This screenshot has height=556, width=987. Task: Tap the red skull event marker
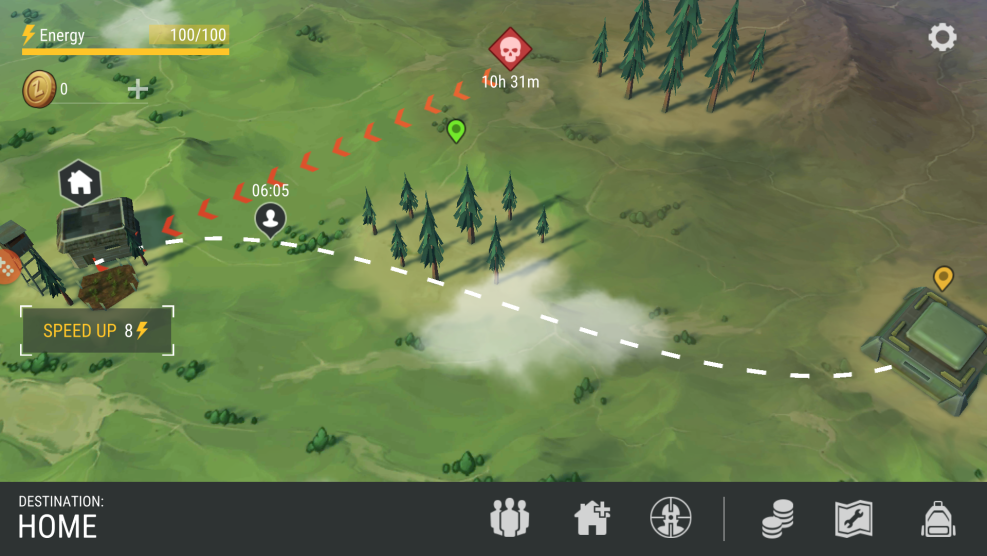(509, 48)
